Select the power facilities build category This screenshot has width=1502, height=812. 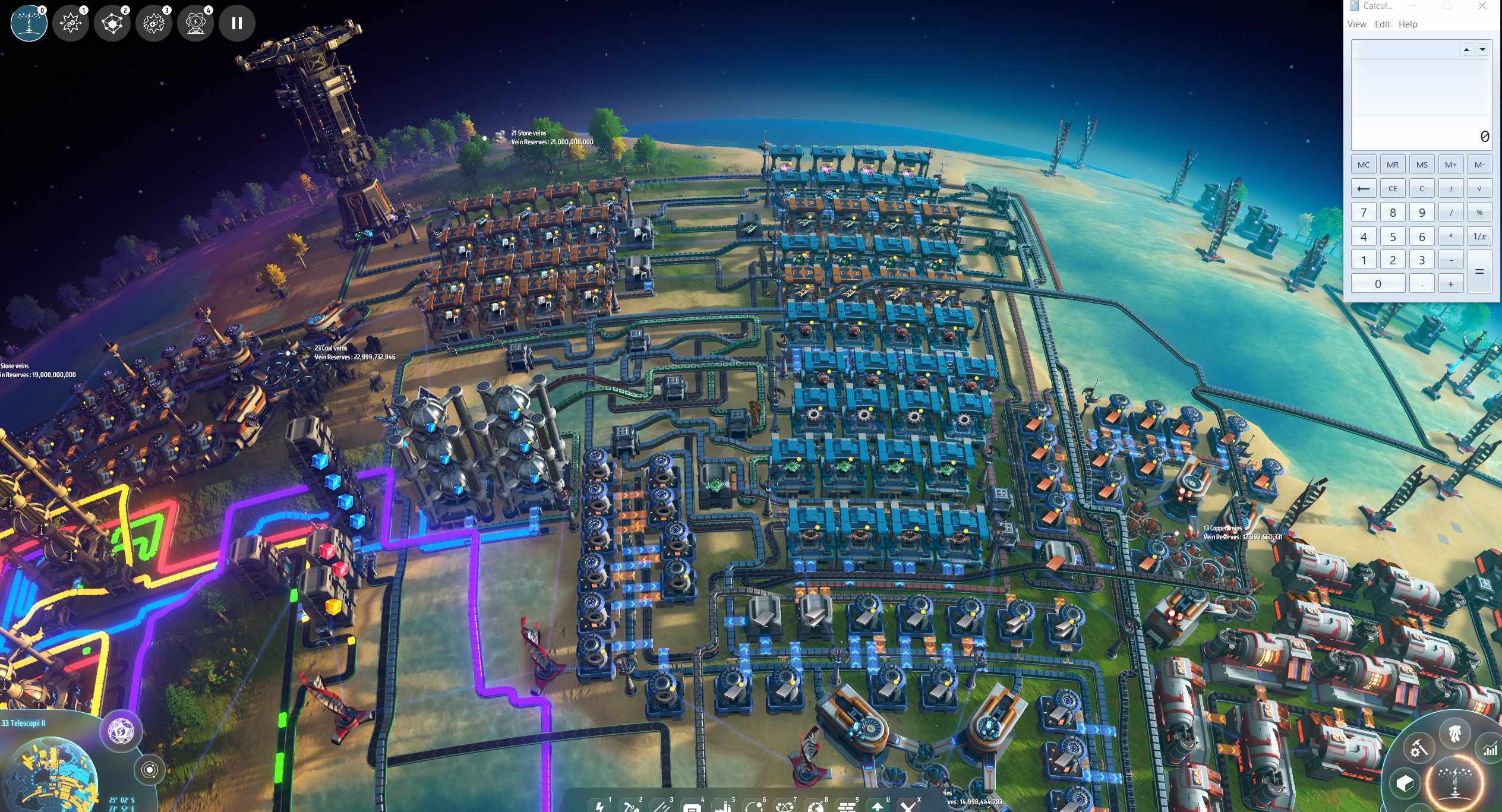coord(600,806)
